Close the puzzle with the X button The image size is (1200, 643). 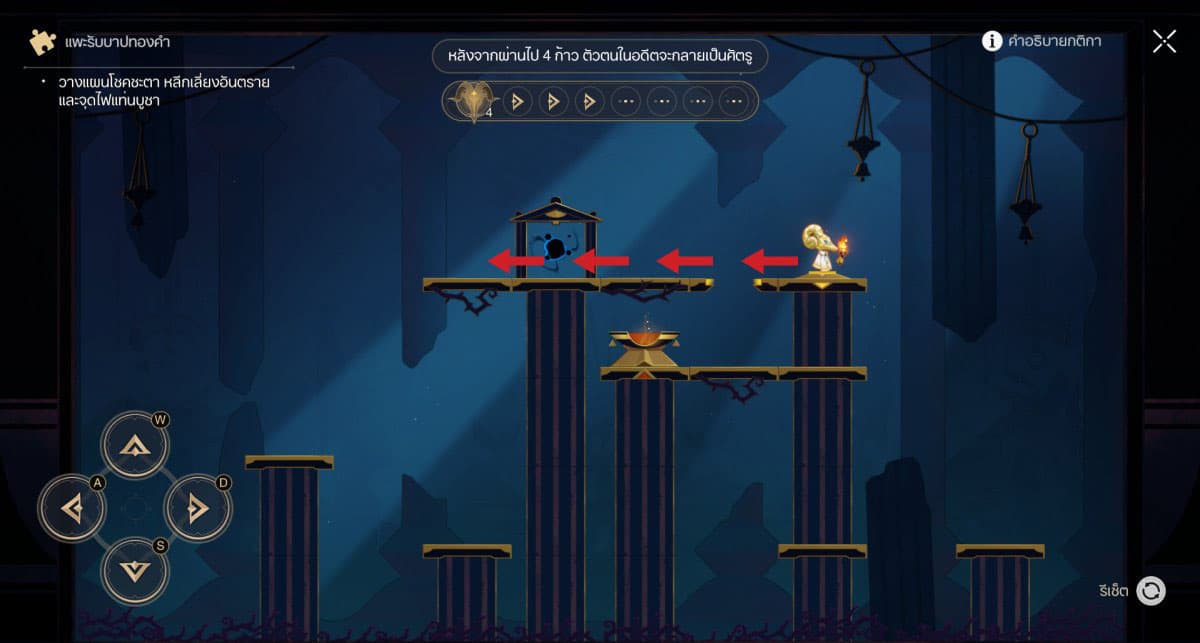click(x=1164, y=41)
